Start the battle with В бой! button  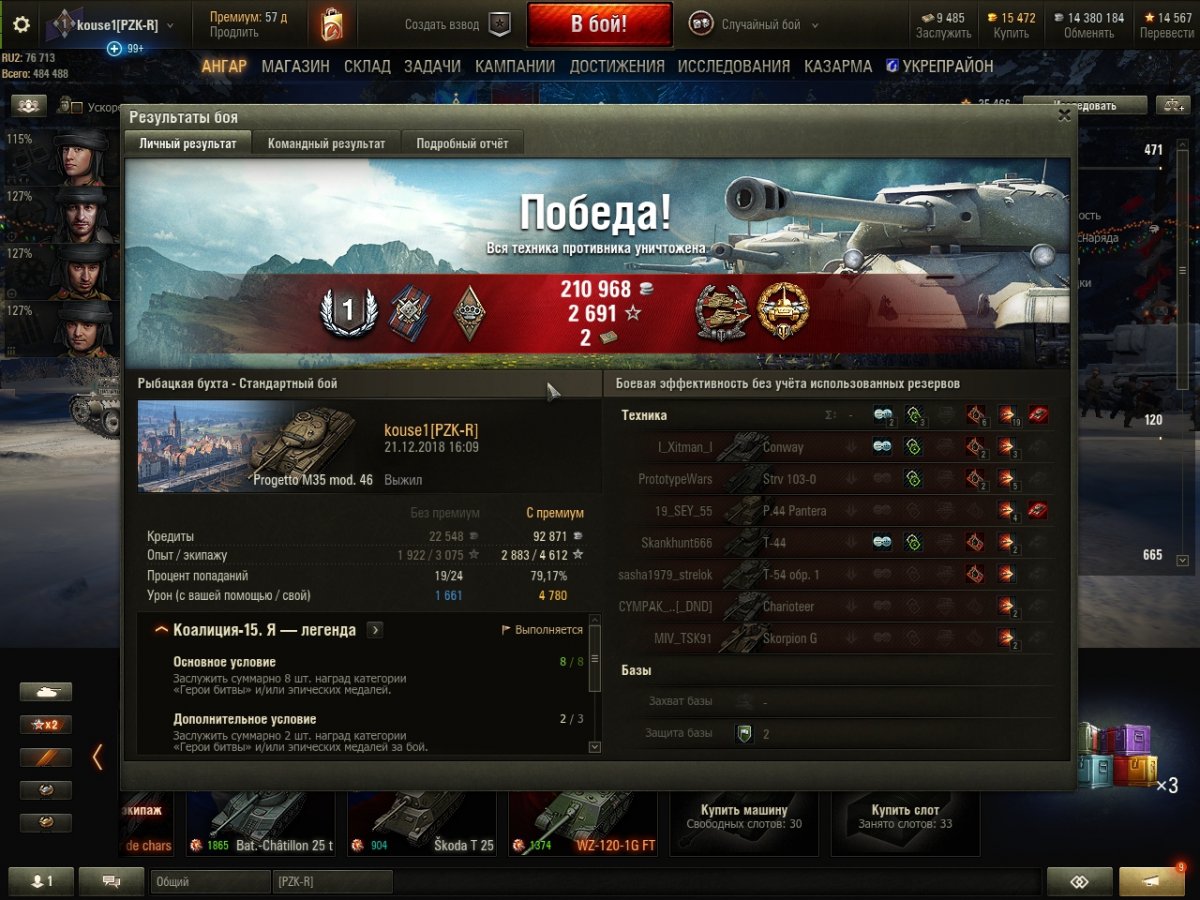599,25
